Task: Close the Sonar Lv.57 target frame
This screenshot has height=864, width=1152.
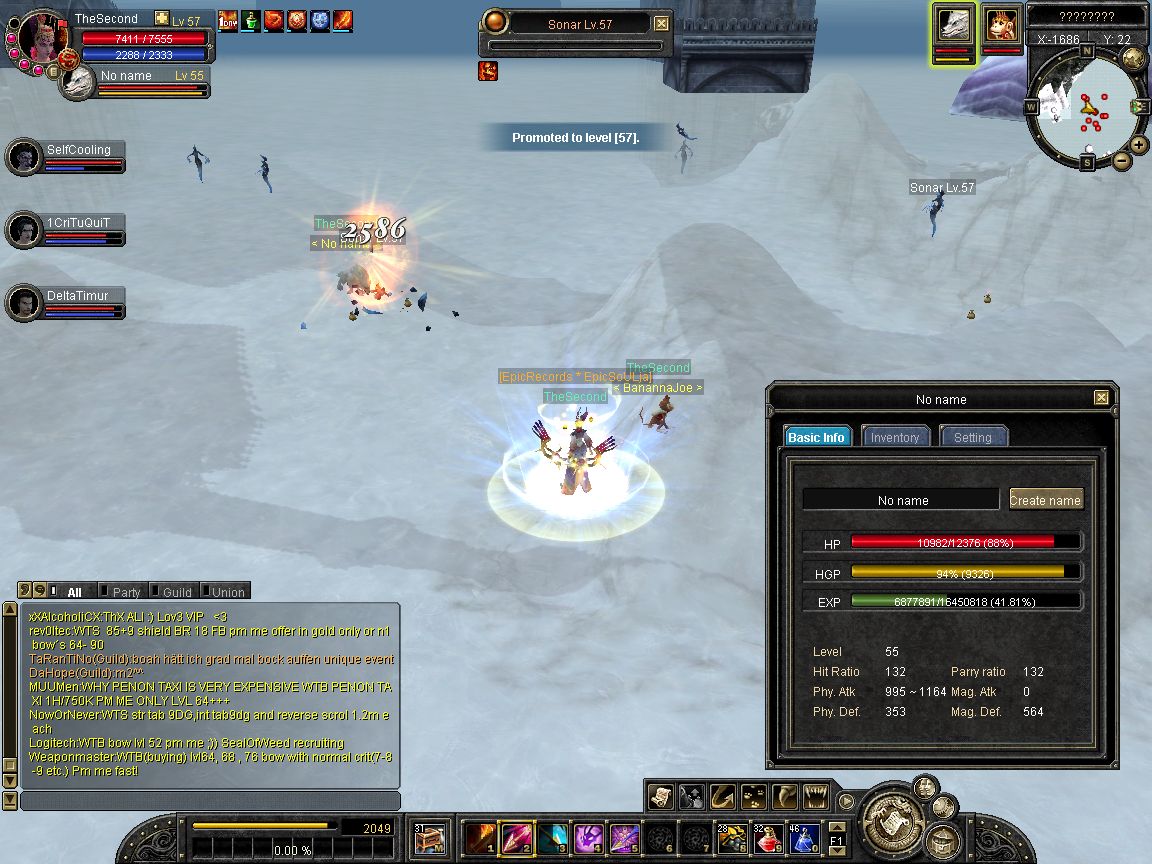Action: pyautogui.click(x=661, y=24)
